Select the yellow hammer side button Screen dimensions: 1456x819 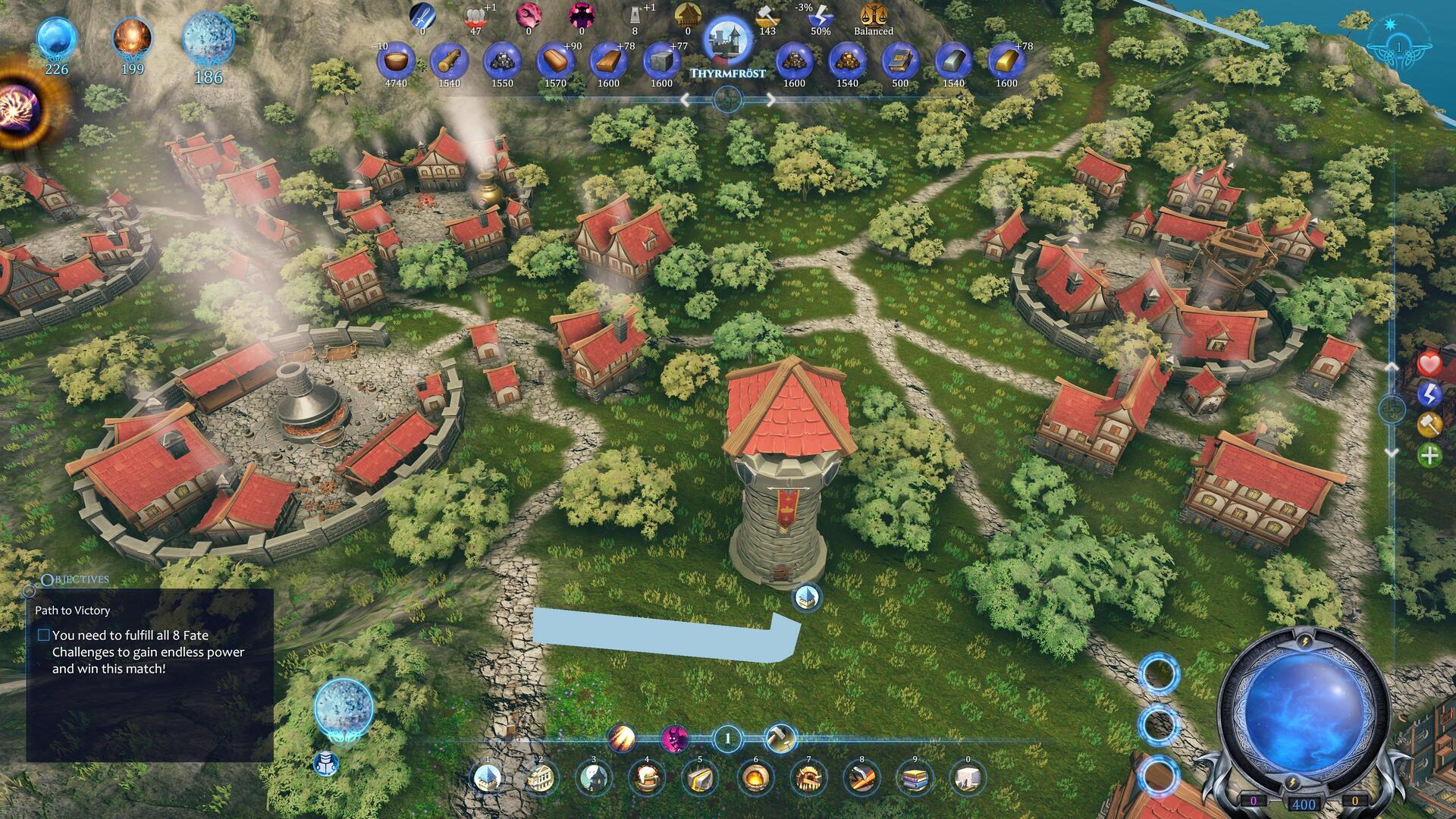click(1429, 425)
